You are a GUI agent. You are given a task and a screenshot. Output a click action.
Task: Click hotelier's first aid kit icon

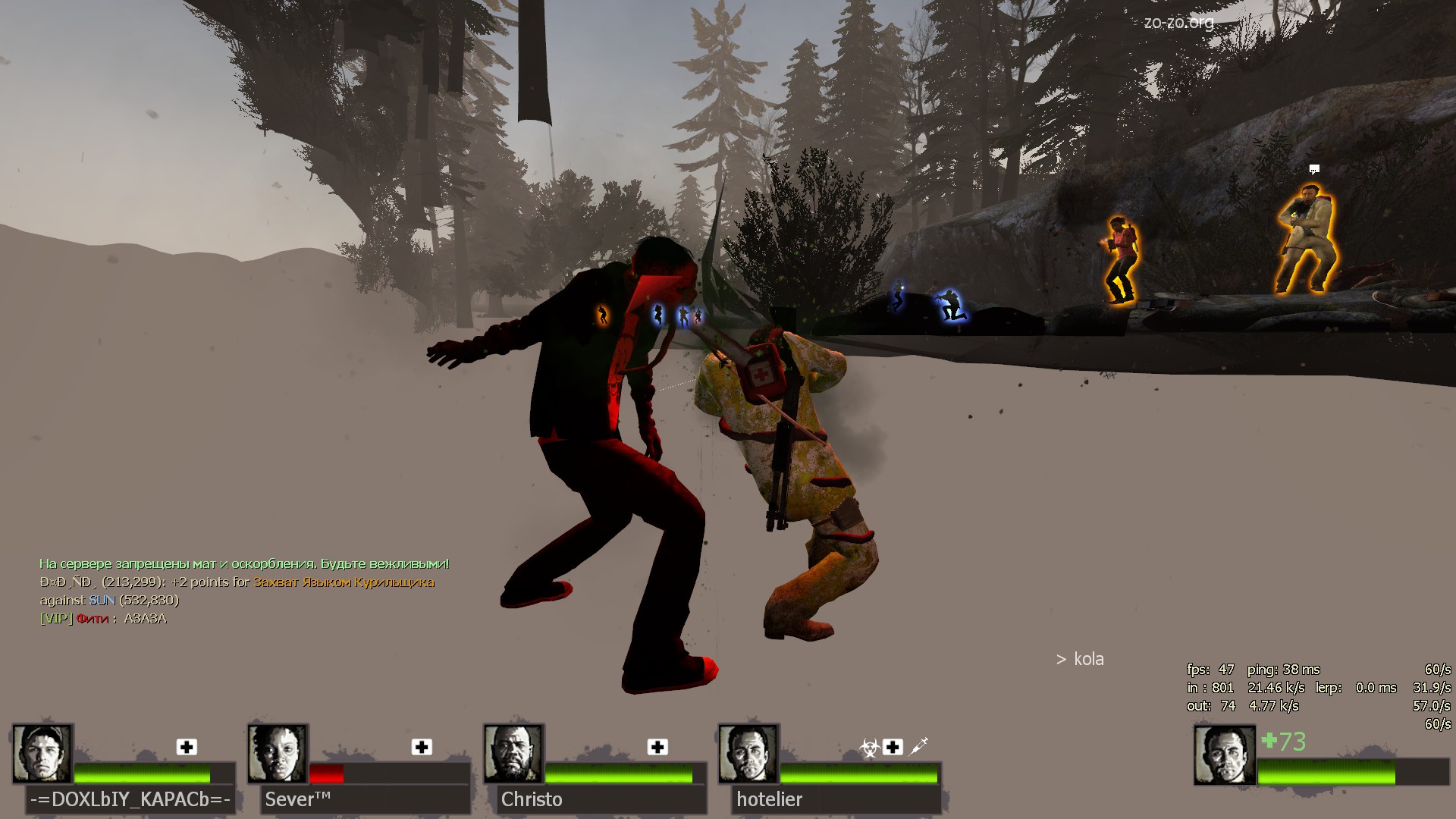pos(893,747)
